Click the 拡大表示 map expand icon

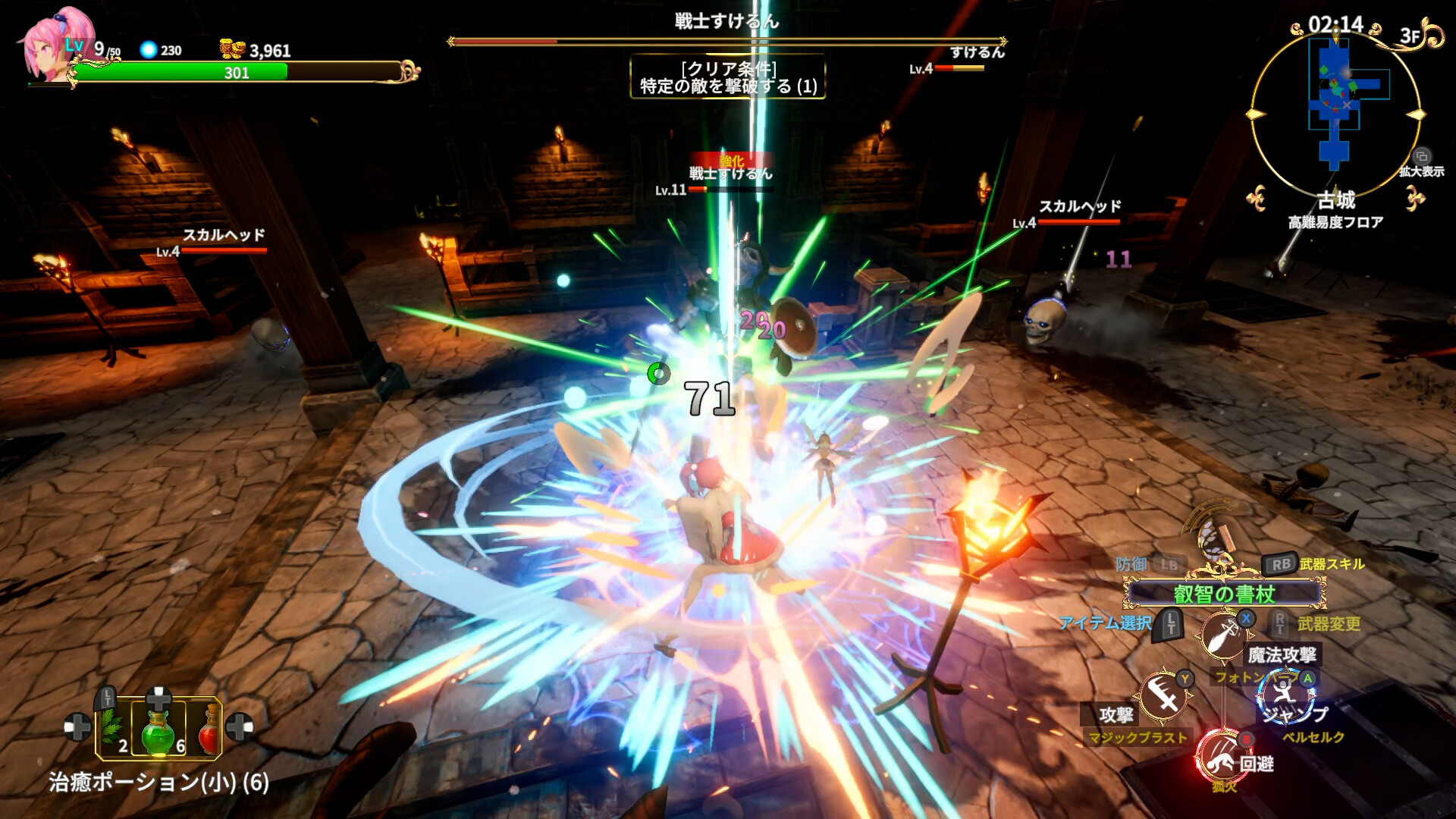pos(1422,157)
